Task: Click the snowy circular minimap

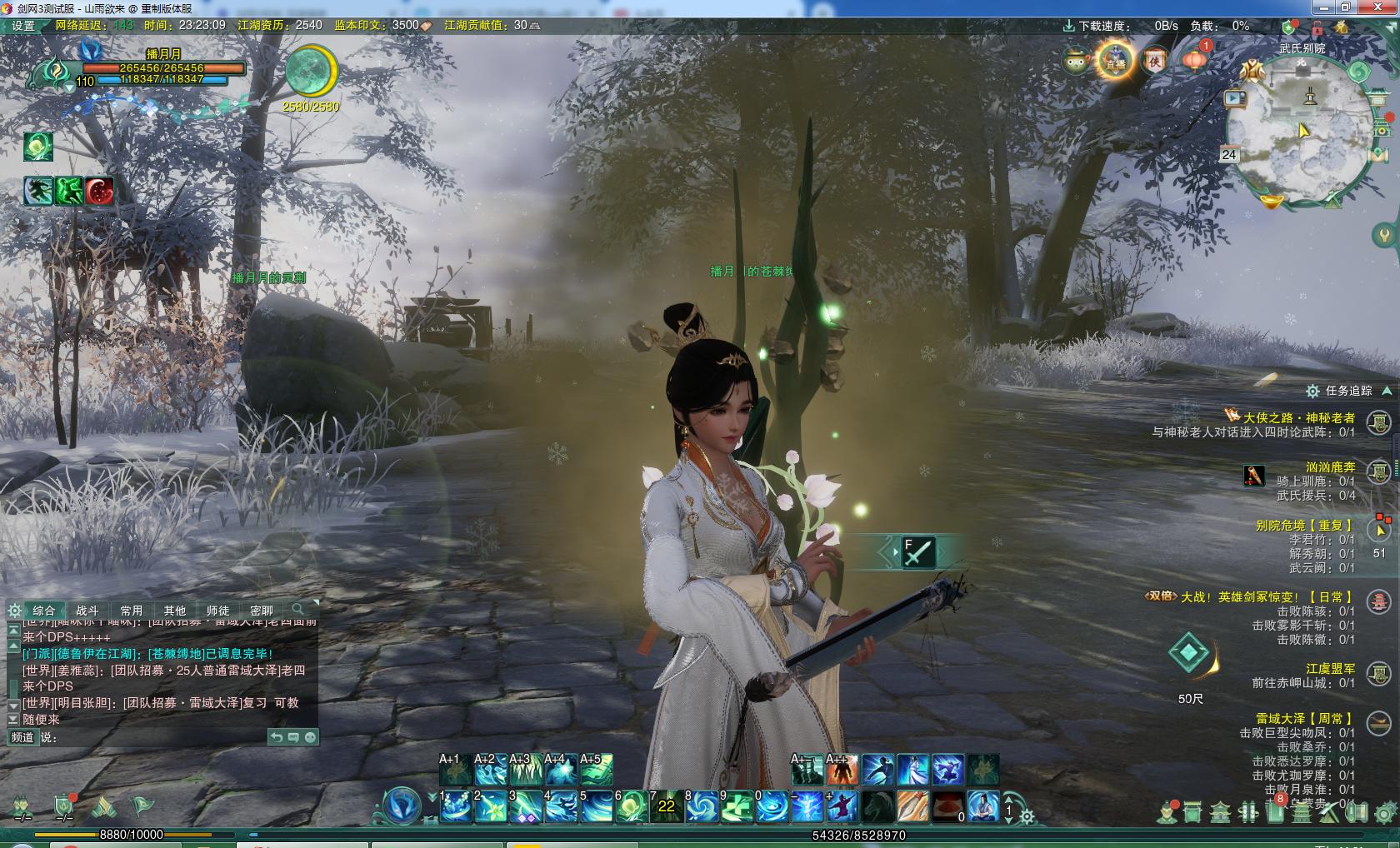Action: point(1298,132)
